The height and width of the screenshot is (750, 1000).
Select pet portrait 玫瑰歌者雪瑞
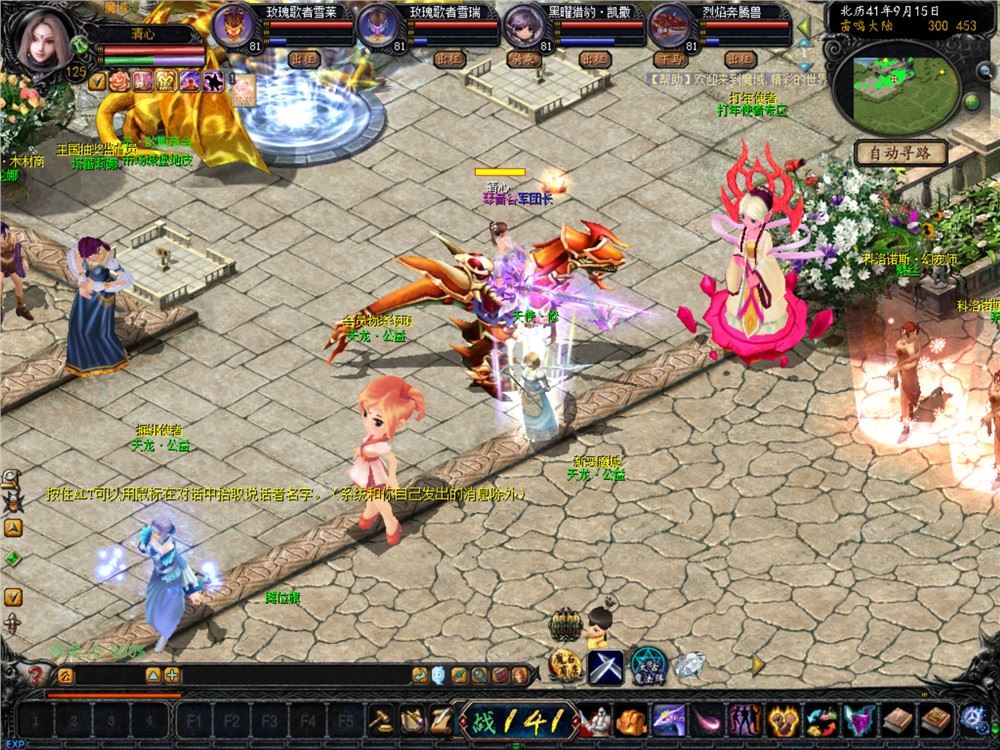(378, 23)
